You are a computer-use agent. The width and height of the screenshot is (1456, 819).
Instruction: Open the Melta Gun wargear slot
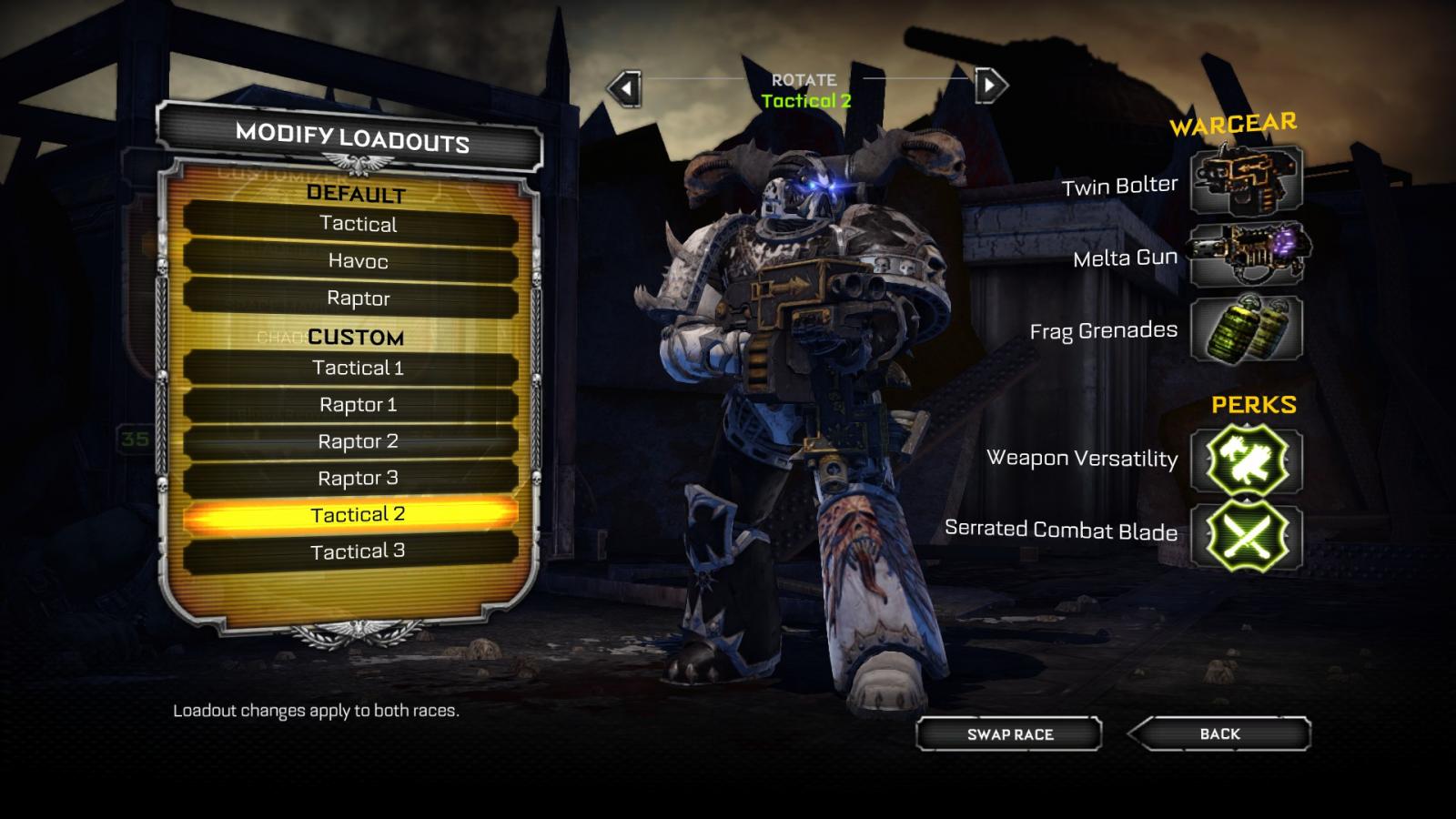(1248, 254)
